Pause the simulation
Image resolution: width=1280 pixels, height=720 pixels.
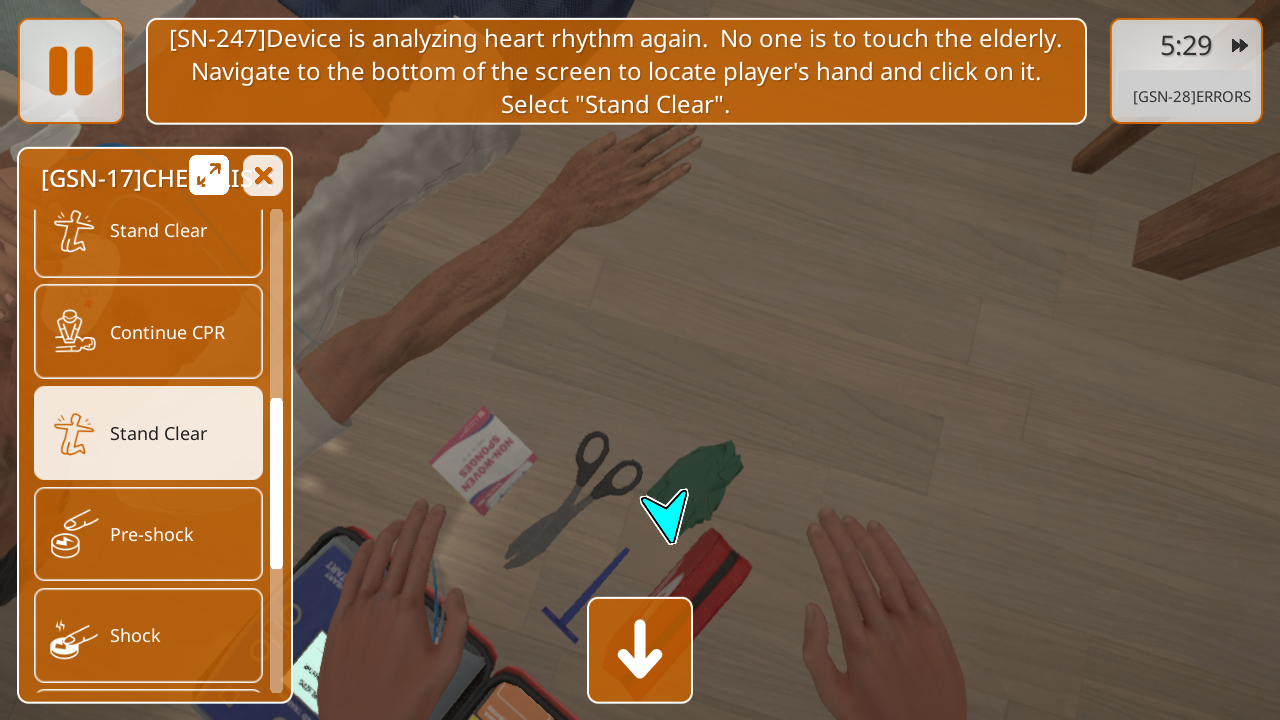tap(71, 71)
